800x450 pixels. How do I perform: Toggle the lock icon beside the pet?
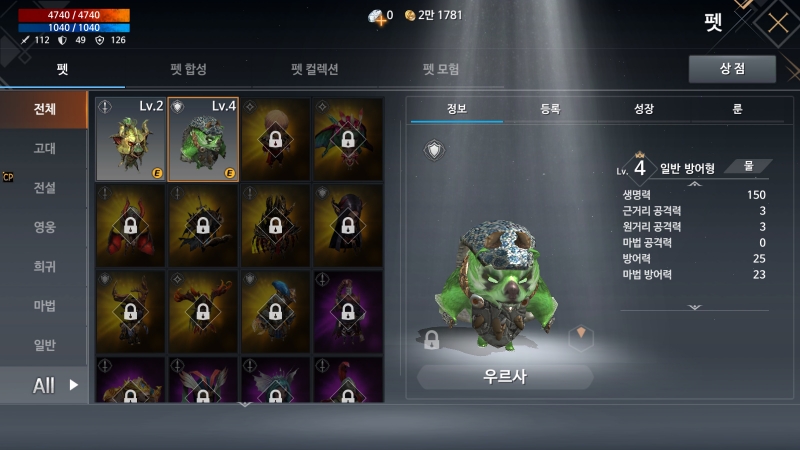[x=432, y=339]
